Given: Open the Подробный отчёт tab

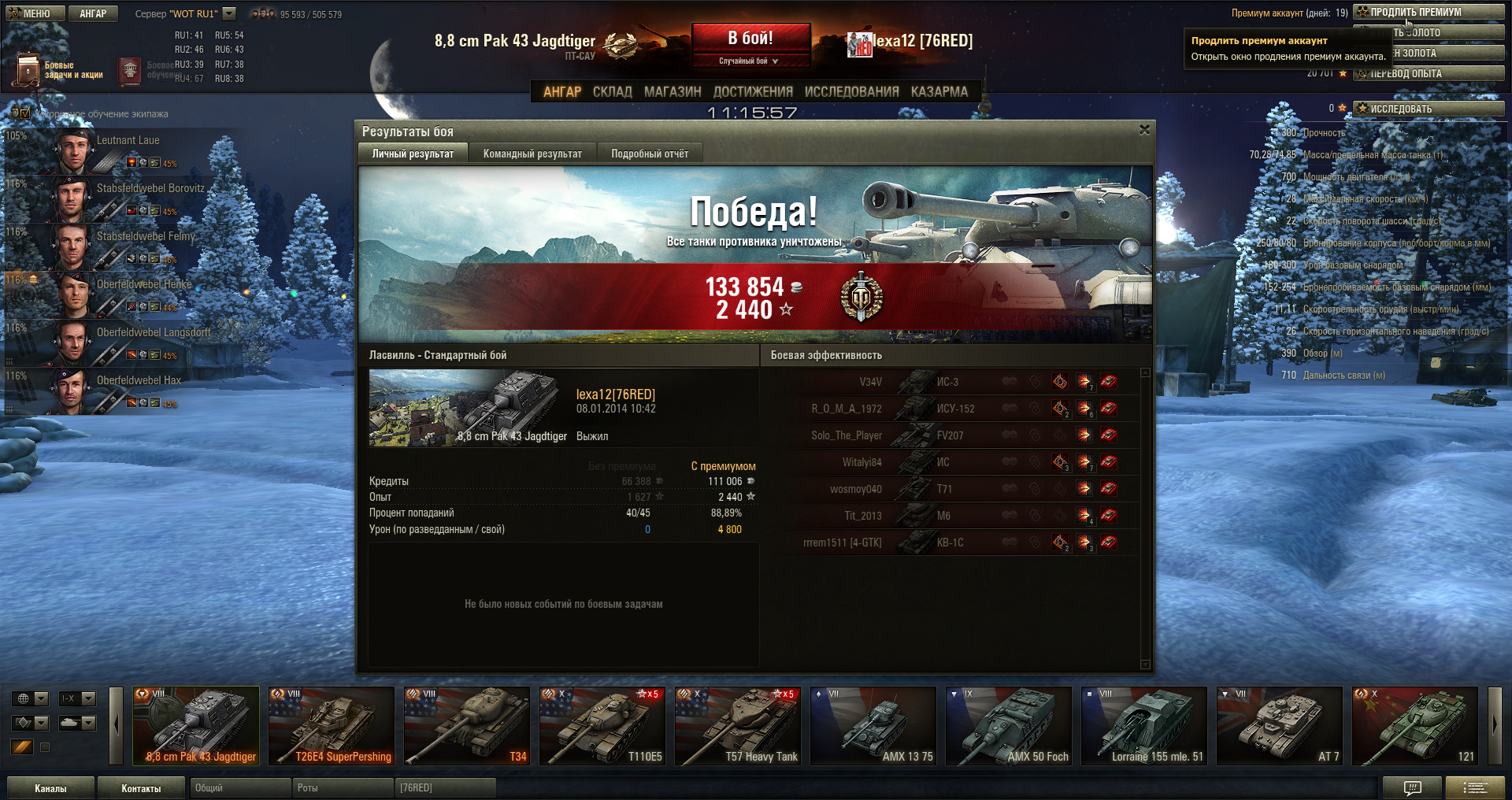Looking at the screenshot, I should [x=650, y=154].
